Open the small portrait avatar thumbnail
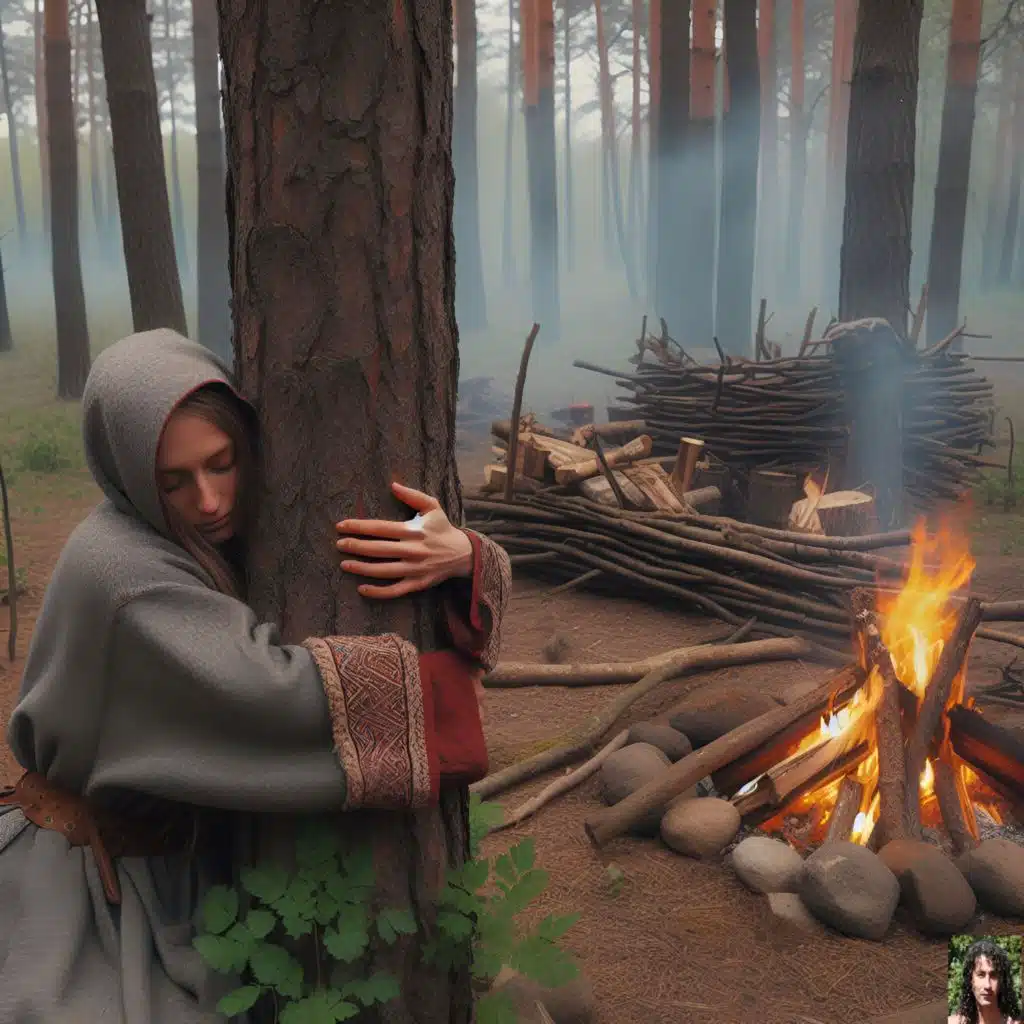Image resolution: width=1024 pixels, height=1024 pixels. pos(985,979)
